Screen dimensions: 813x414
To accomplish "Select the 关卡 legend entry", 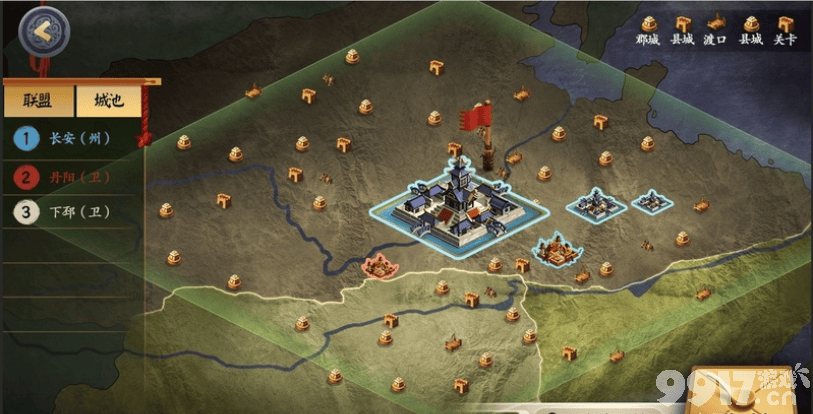I will click(x=785, y=24).
